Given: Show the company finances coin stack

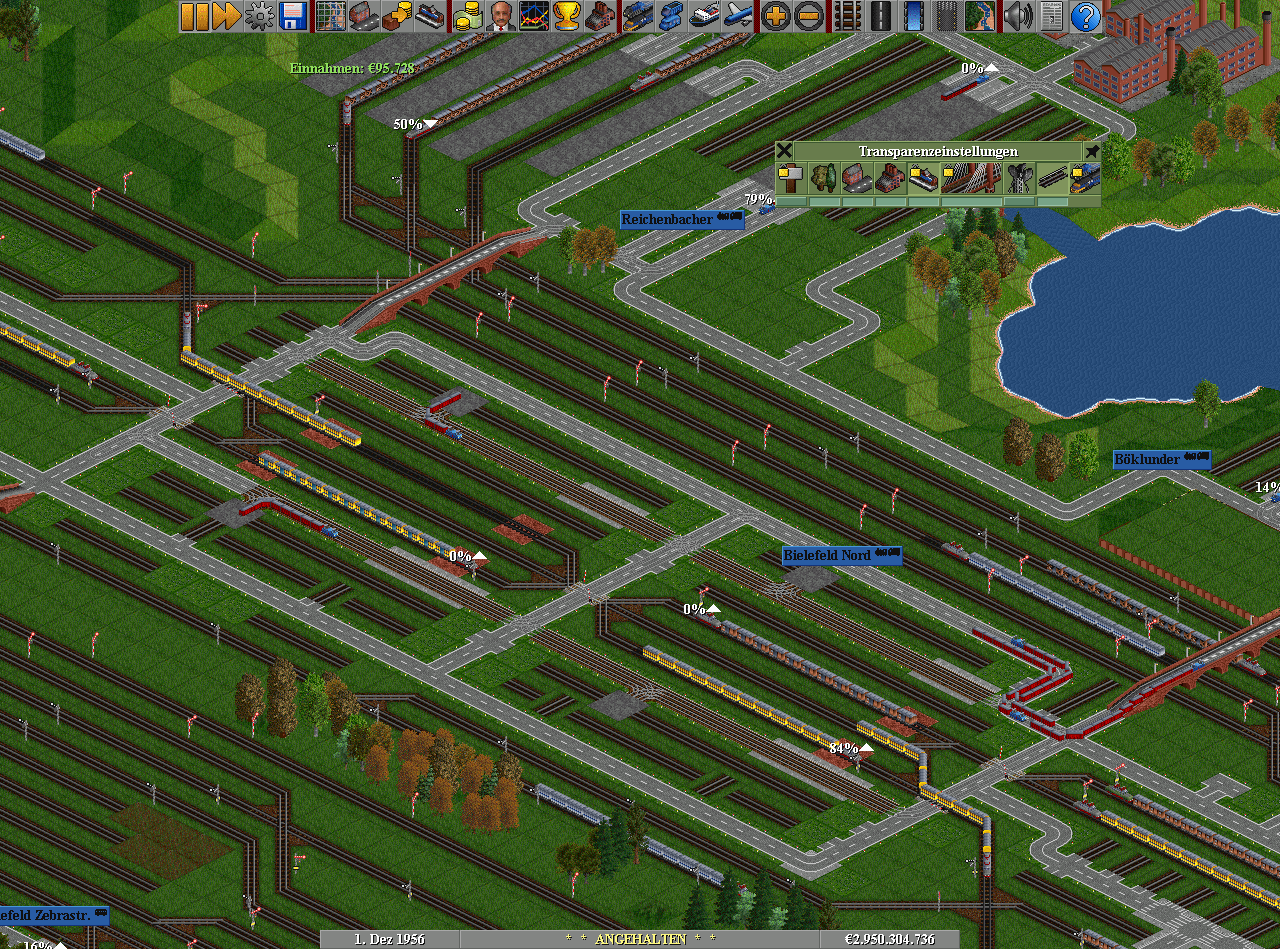Looking at the screenshot, I should [468, 16].
